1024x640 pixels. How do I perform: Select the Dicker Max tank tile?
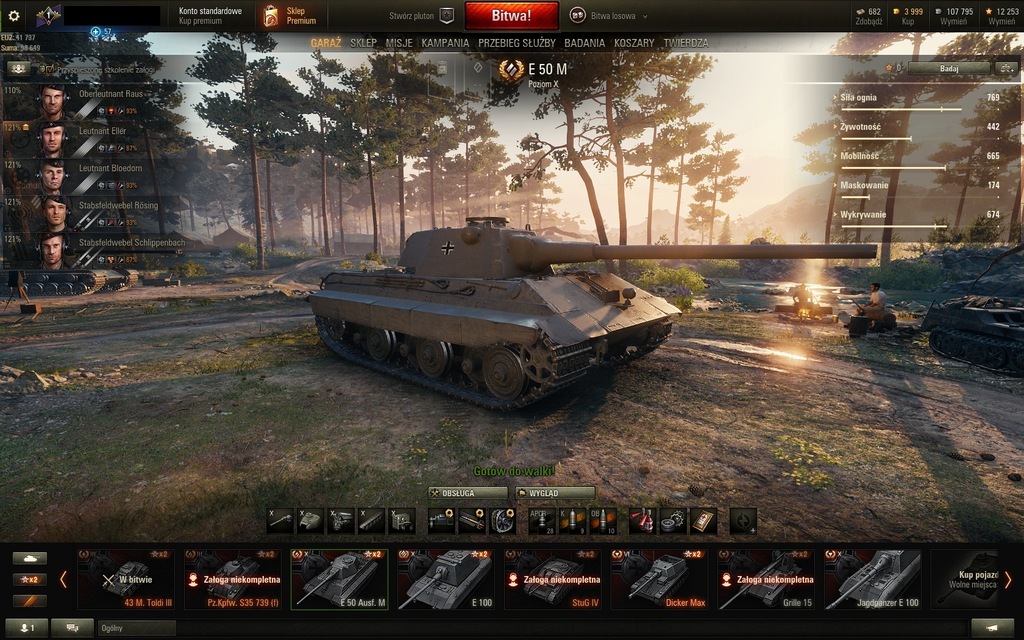pyautogui.click(x=659, y=579)
